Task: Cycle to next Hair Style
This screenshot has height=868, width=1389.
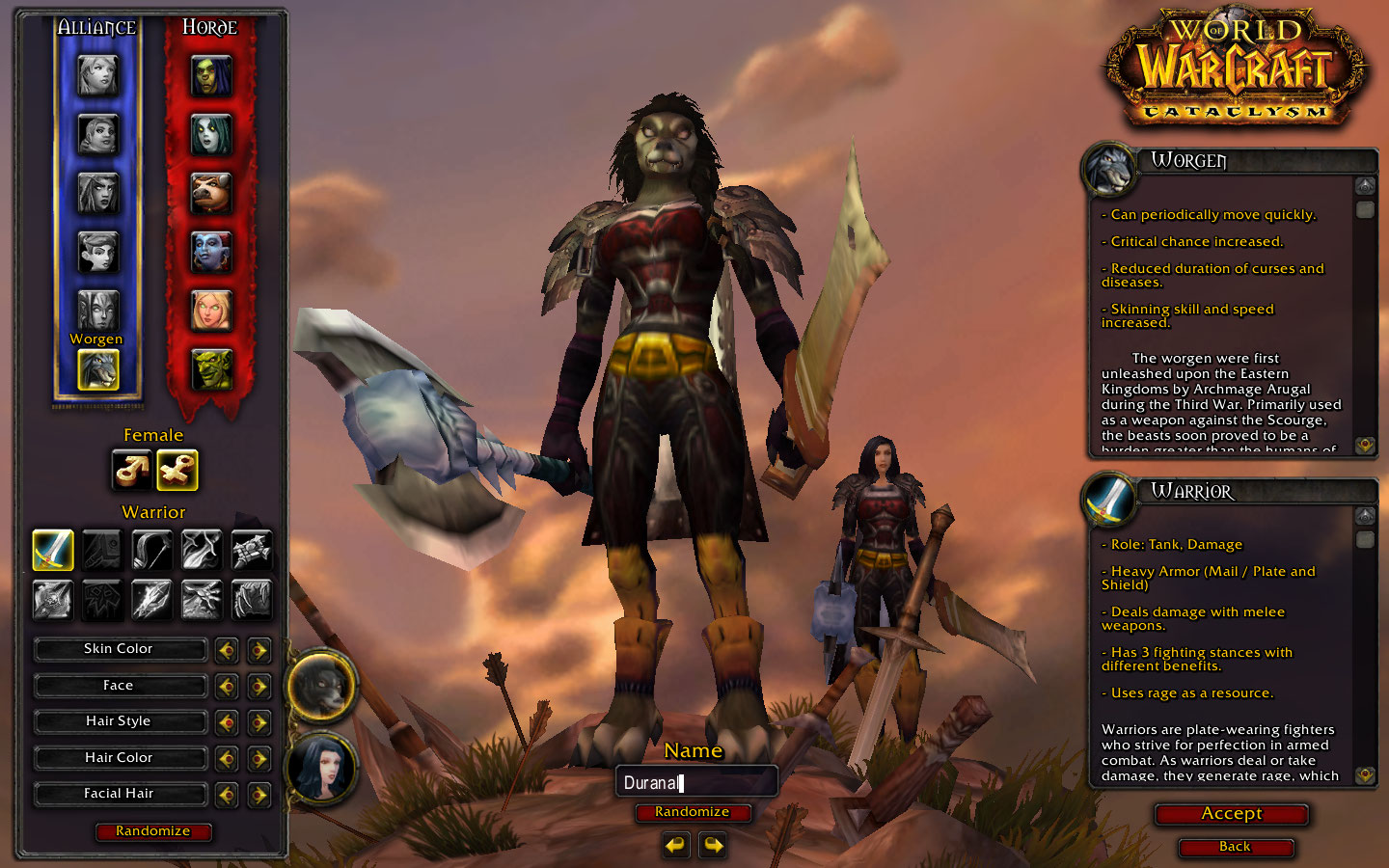Action: click(x=259, y=722)
